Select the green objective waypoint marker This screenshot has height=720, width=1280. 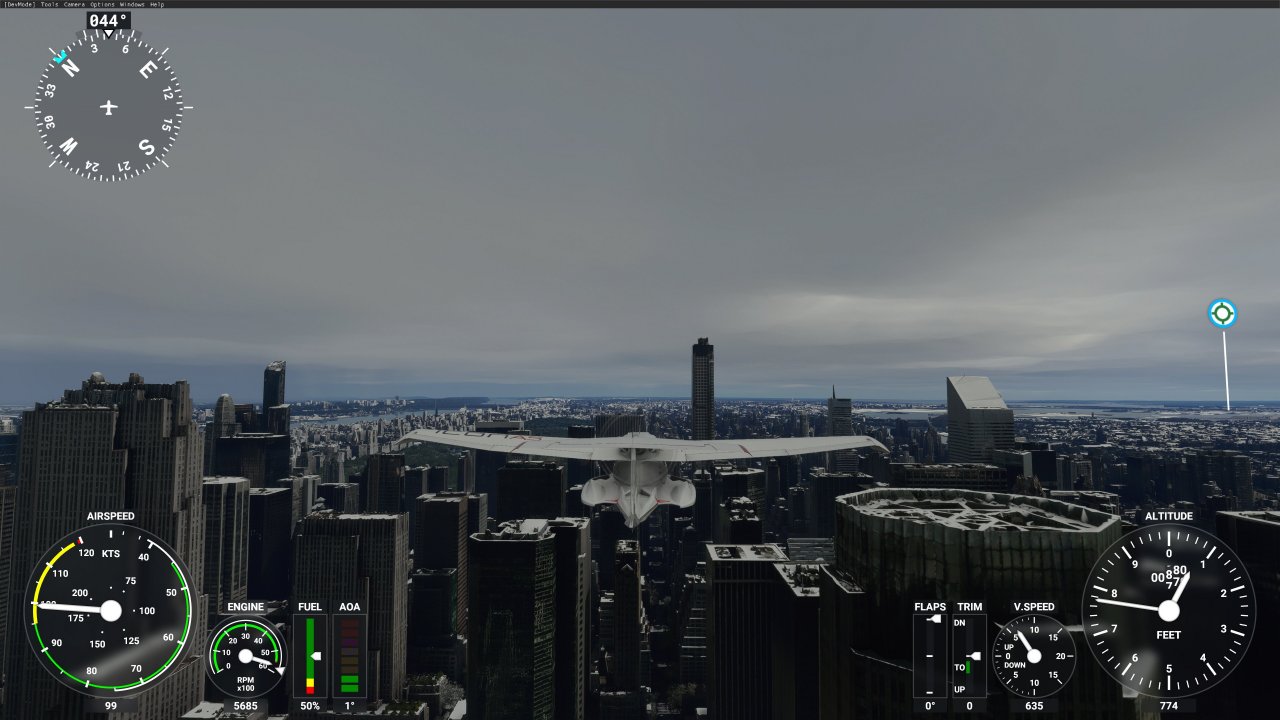pyautogui.click(x=1222, y=314)
